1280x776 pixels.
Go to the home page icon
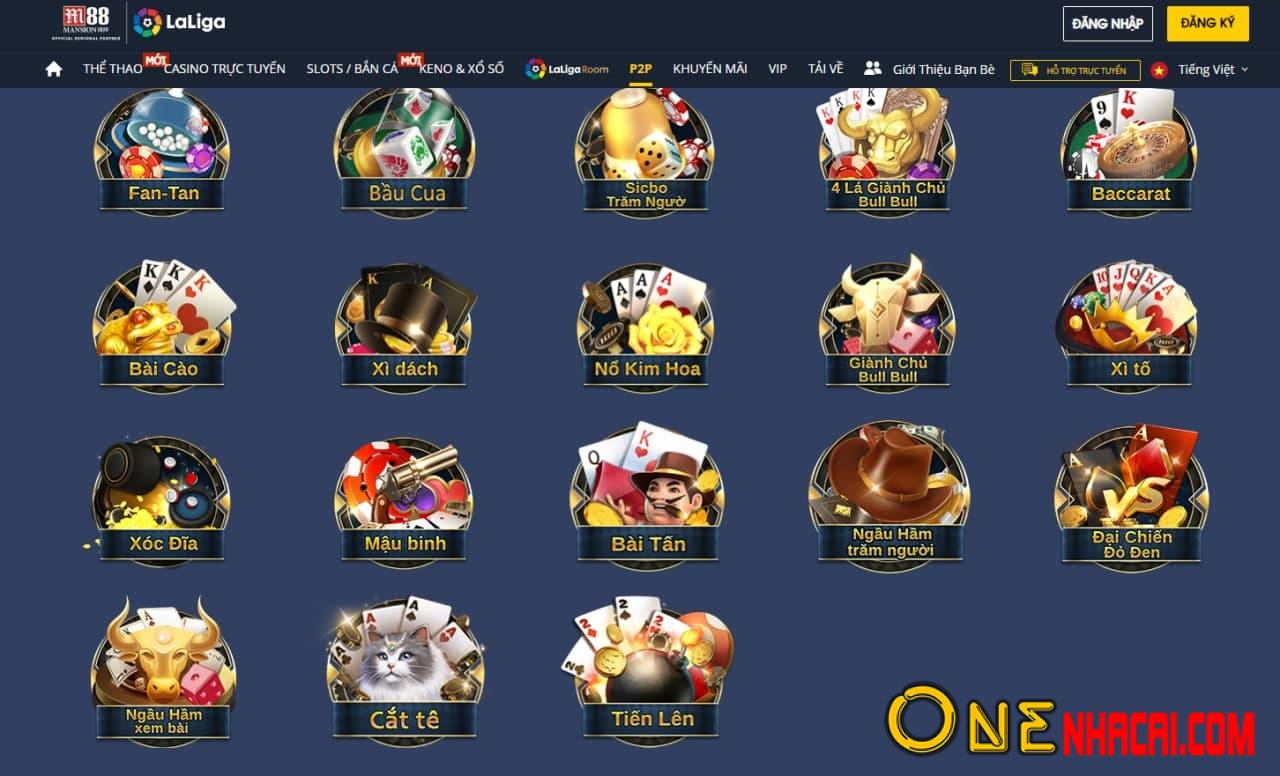click(x=54, y=69)
